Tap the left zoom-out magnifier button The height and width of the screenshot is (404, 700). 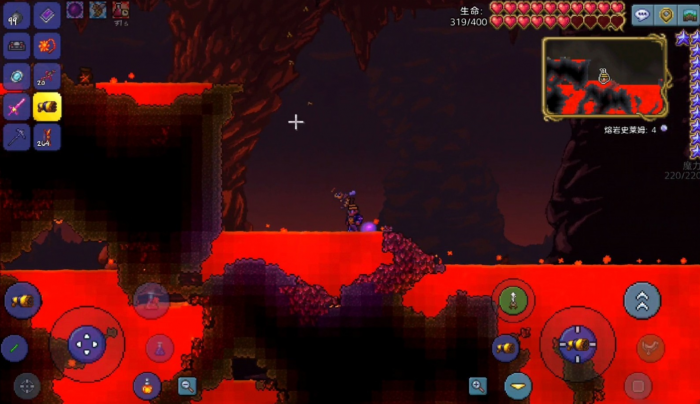pos(187,384)
